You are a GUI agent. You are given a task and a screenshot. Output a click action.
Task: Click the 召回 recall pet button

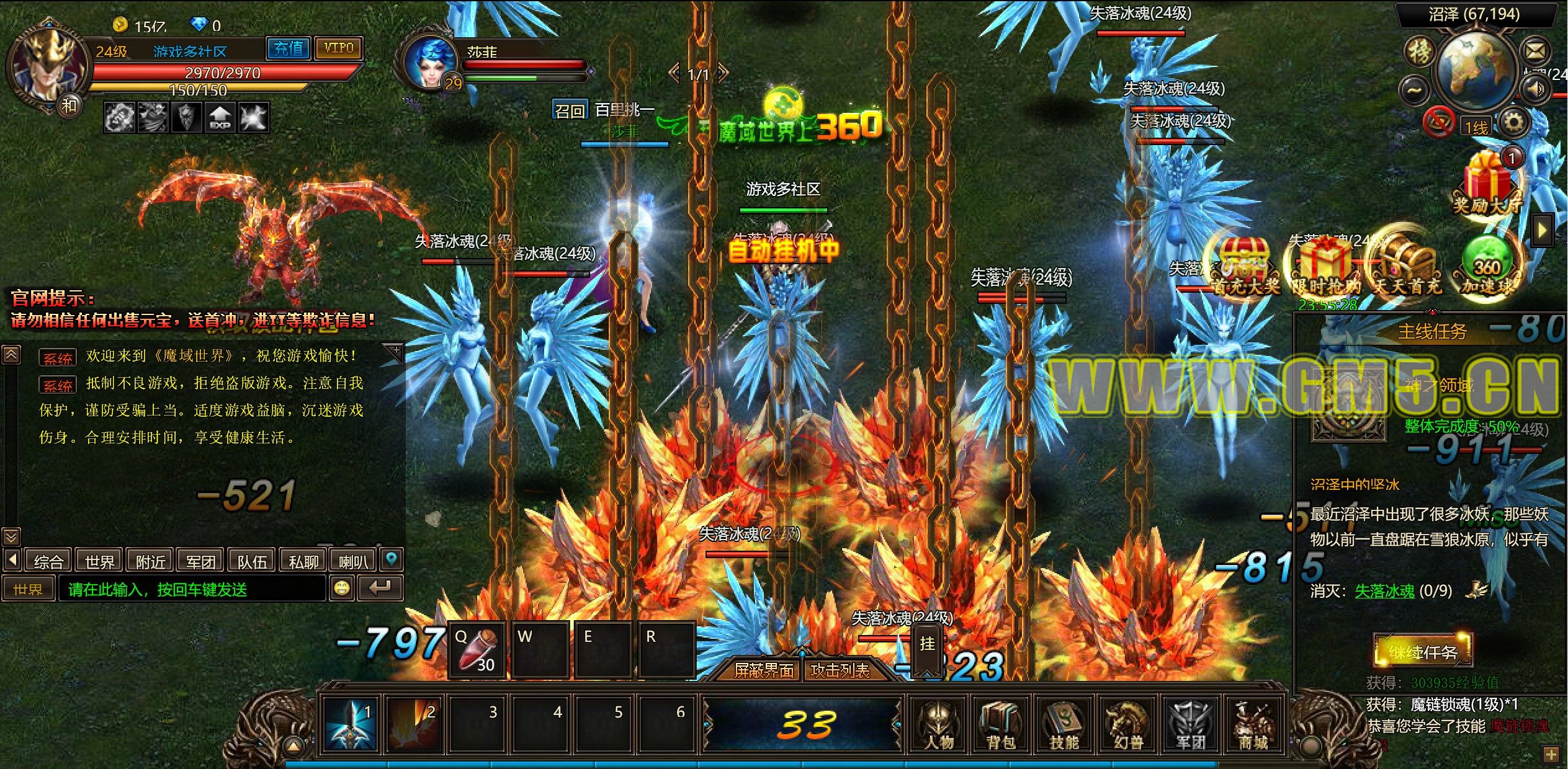(570, 110)
